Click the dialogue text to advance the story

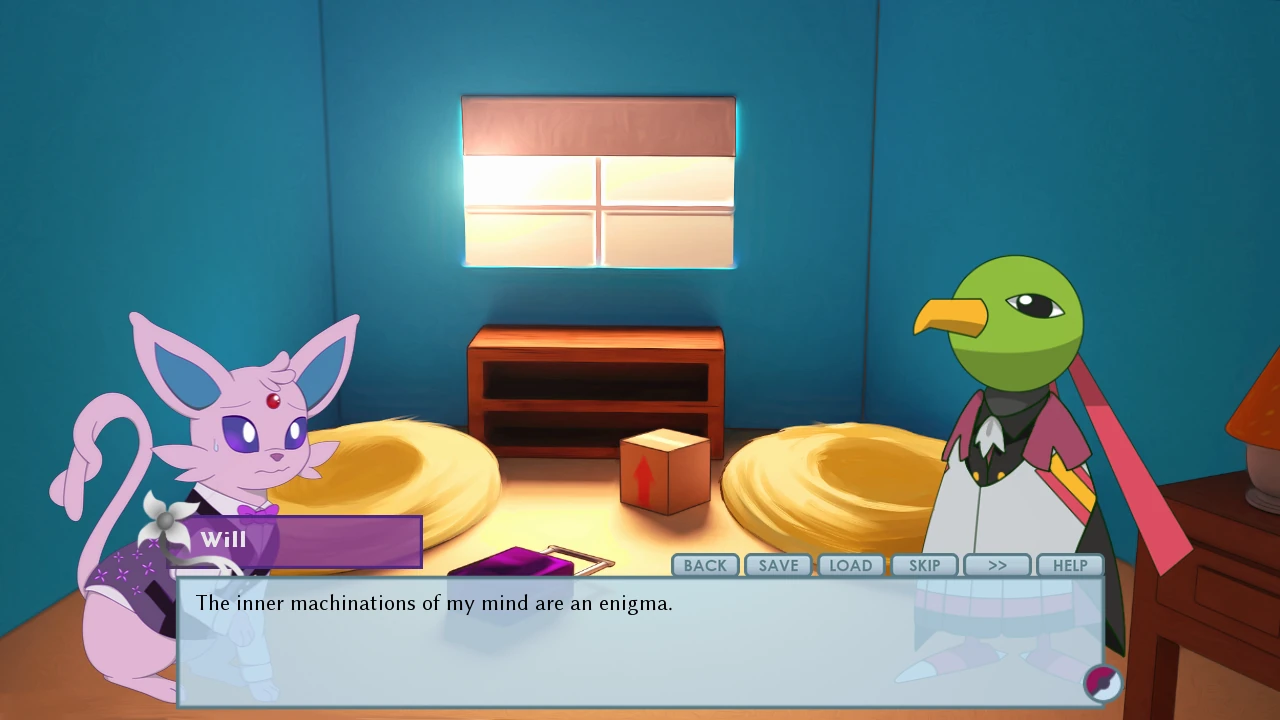point(435,603)
